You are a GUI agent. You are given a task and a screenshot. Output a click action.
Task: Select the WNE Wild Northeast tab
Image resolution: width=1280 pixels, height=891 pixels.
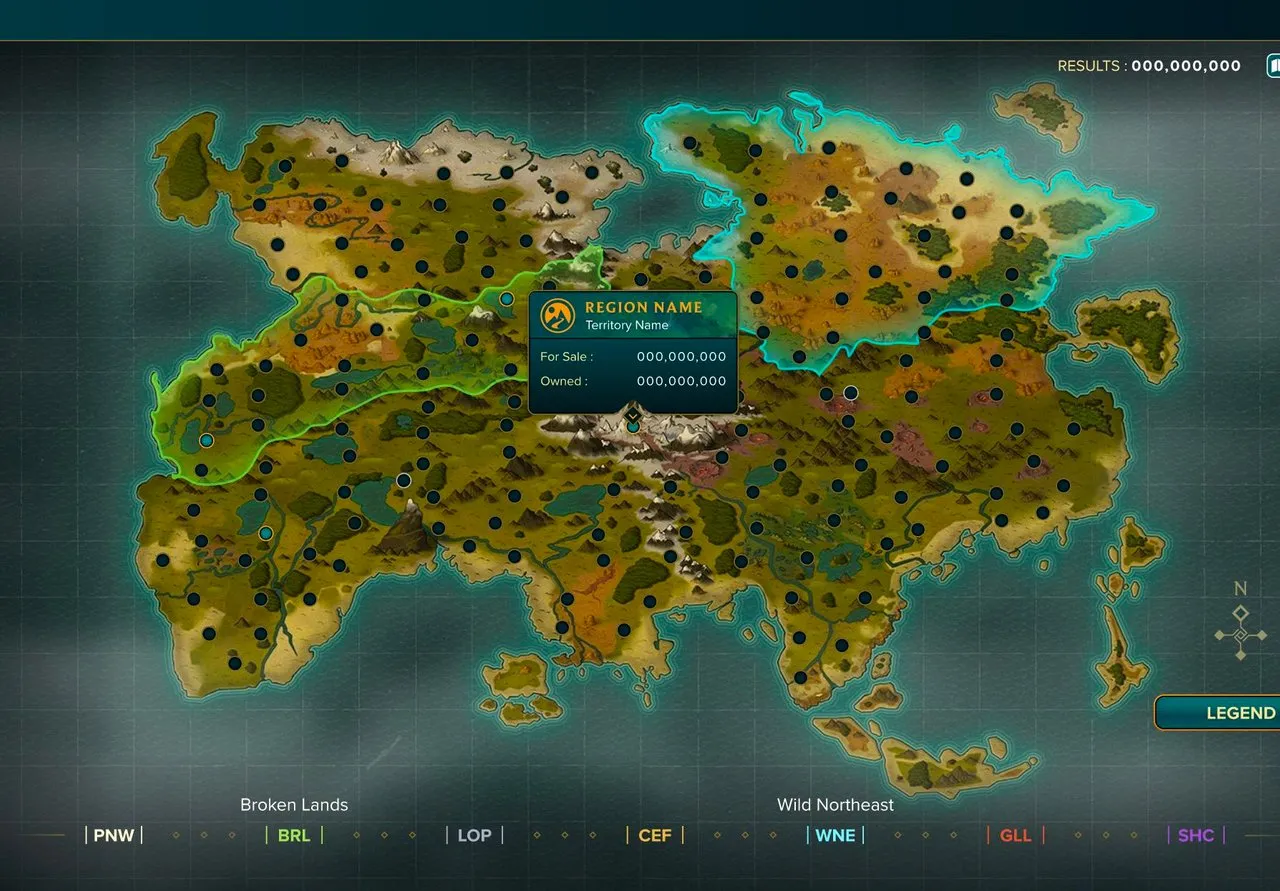(x=835, y=835)
